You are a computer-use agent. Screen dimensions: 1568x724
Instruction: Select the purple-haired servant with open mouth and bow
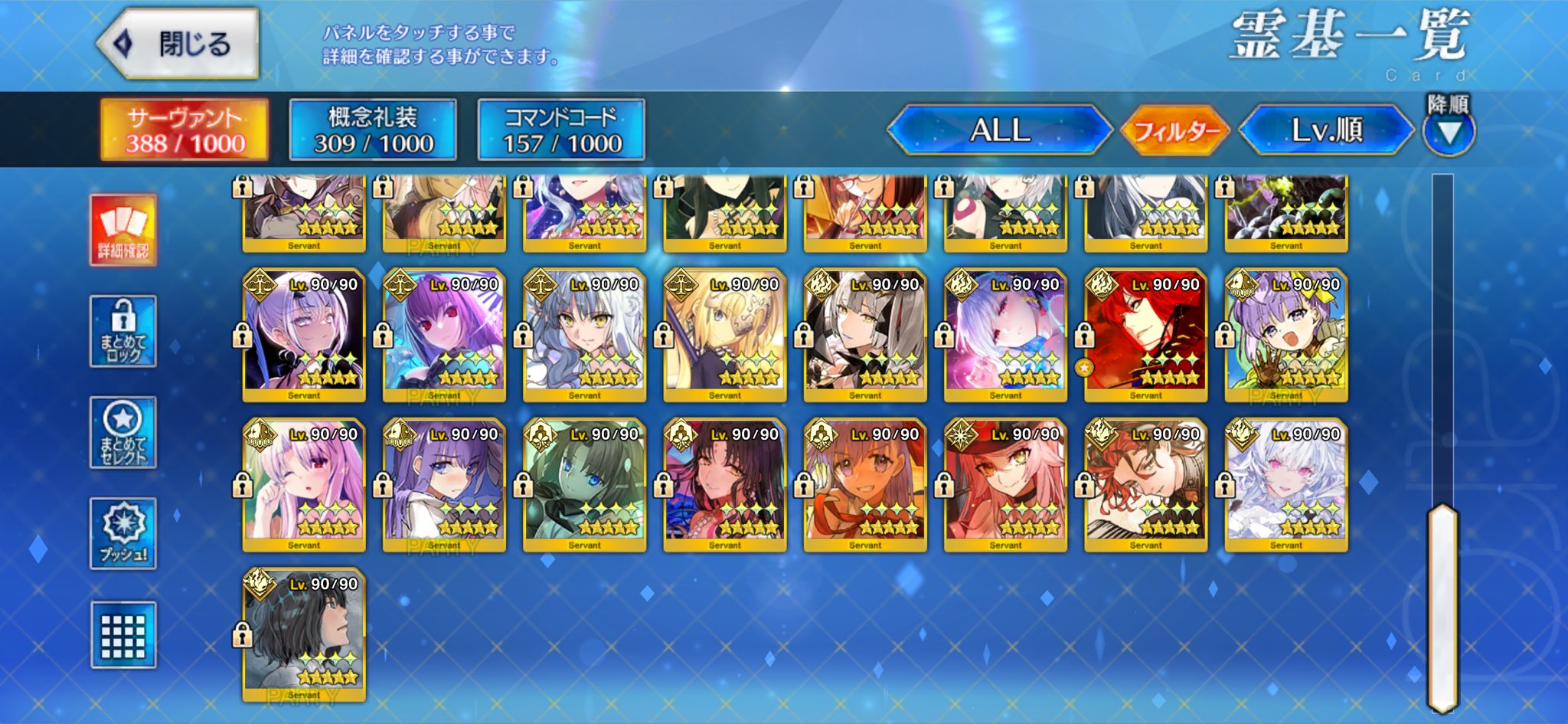click(x=1285, y=335)
